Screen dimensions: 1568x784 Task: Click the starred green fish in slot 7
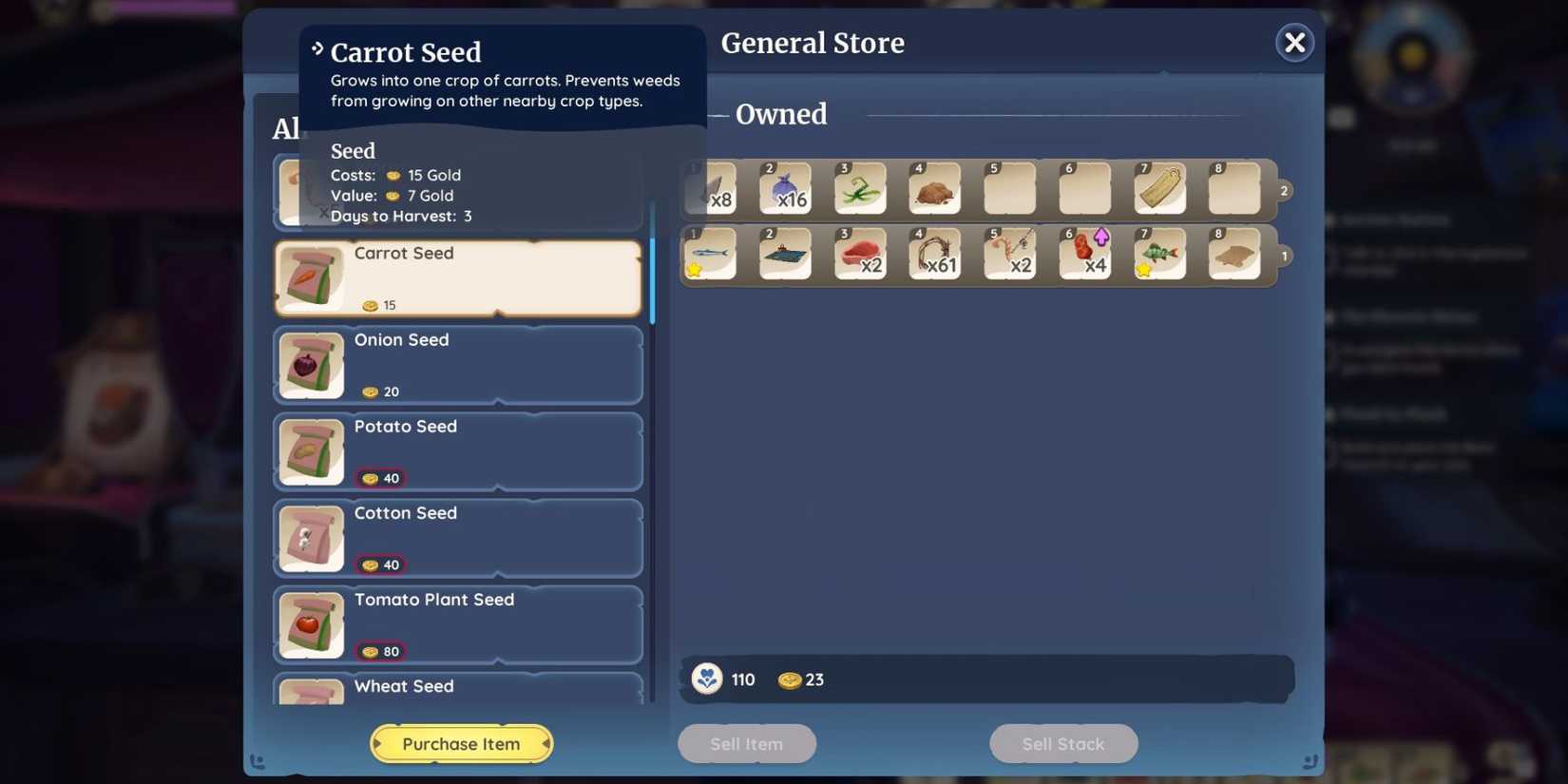click(1160, 254)
